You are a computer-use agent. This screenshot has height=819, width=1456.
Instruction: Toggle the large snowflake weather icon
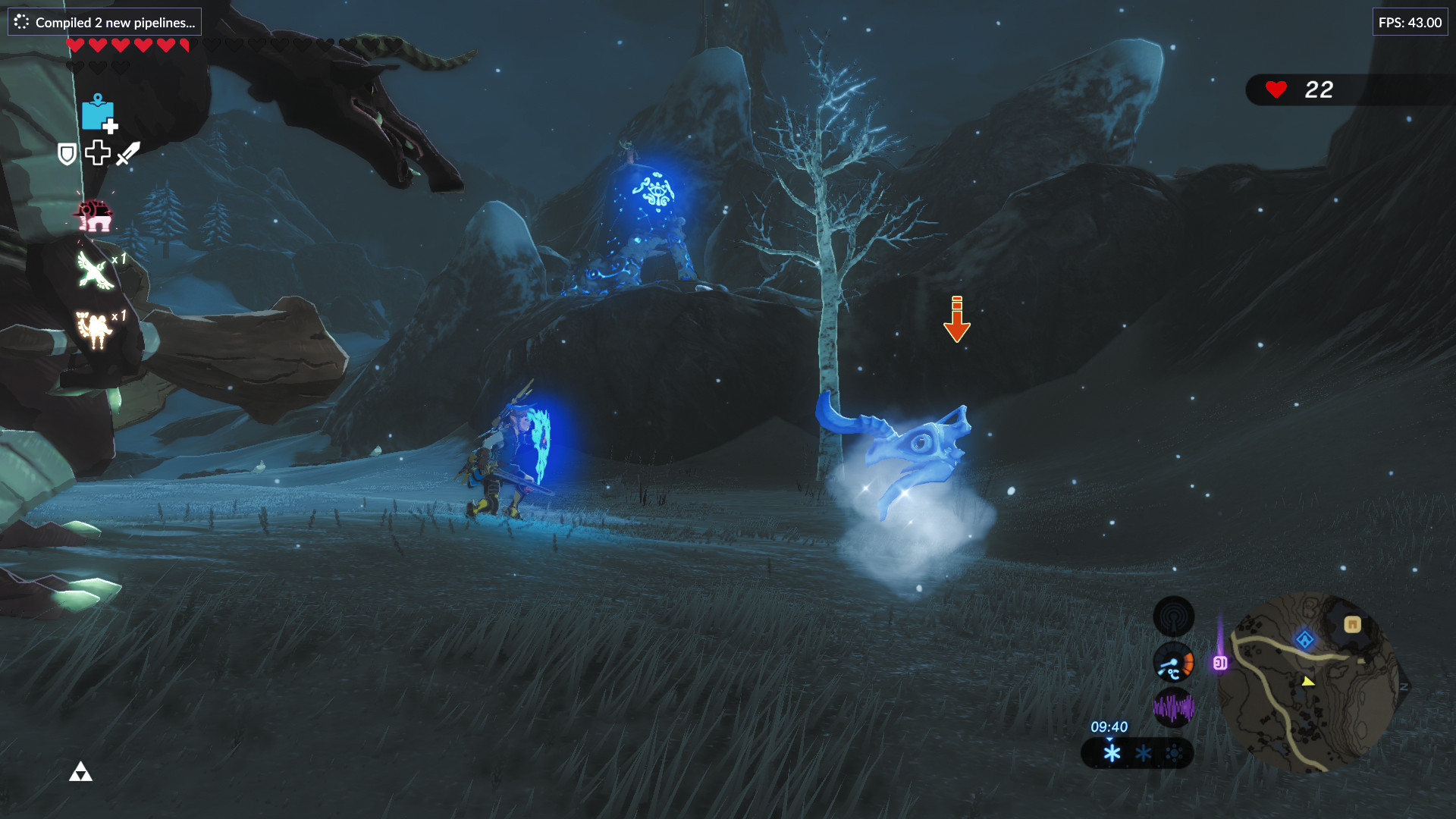point(1112,753)
